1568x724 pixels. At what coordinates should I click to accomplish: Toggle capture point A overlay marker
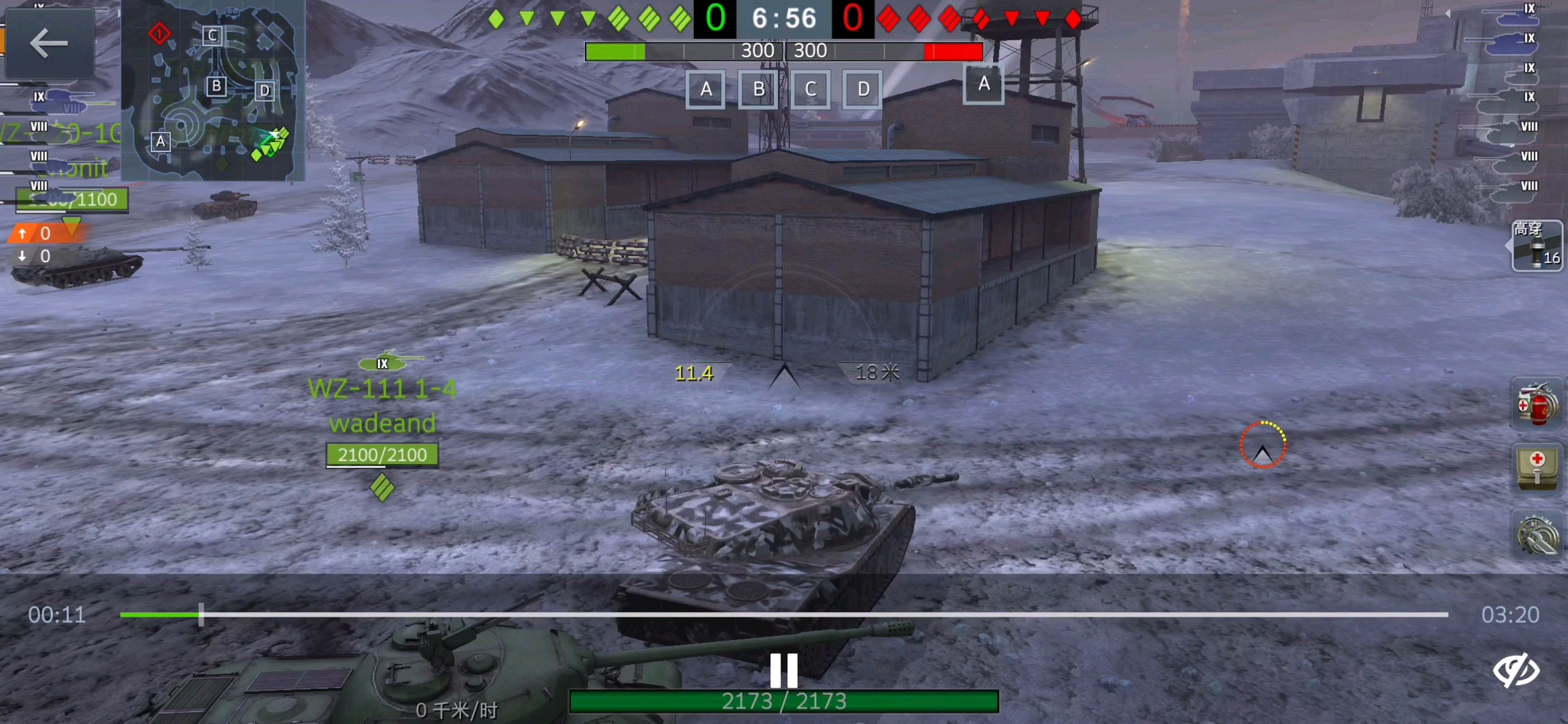tap(705, 89)
